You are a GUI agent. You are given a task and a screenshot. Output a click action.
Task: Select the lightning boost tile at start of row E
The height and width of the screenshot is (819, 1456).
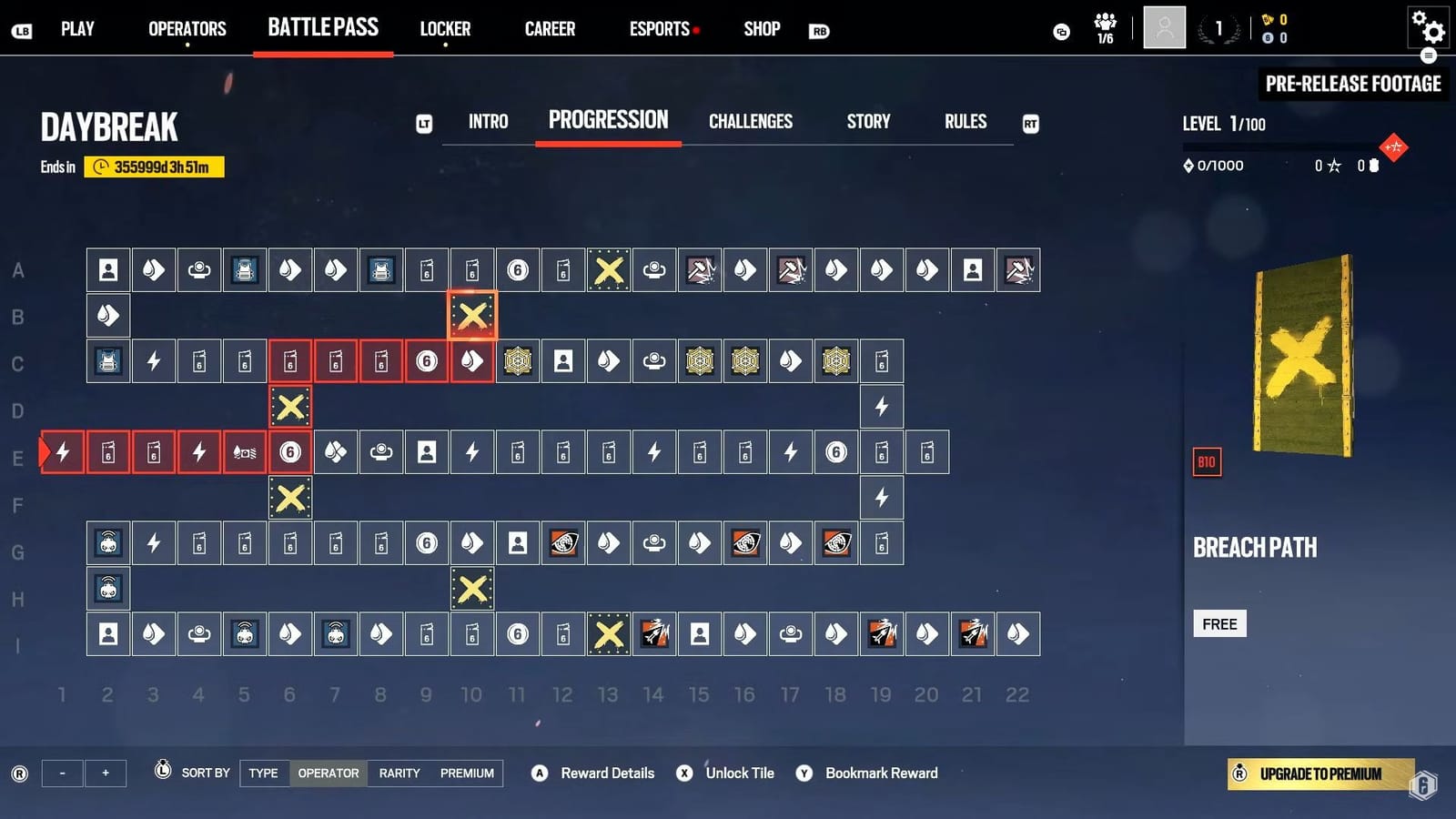pos(61,452)
